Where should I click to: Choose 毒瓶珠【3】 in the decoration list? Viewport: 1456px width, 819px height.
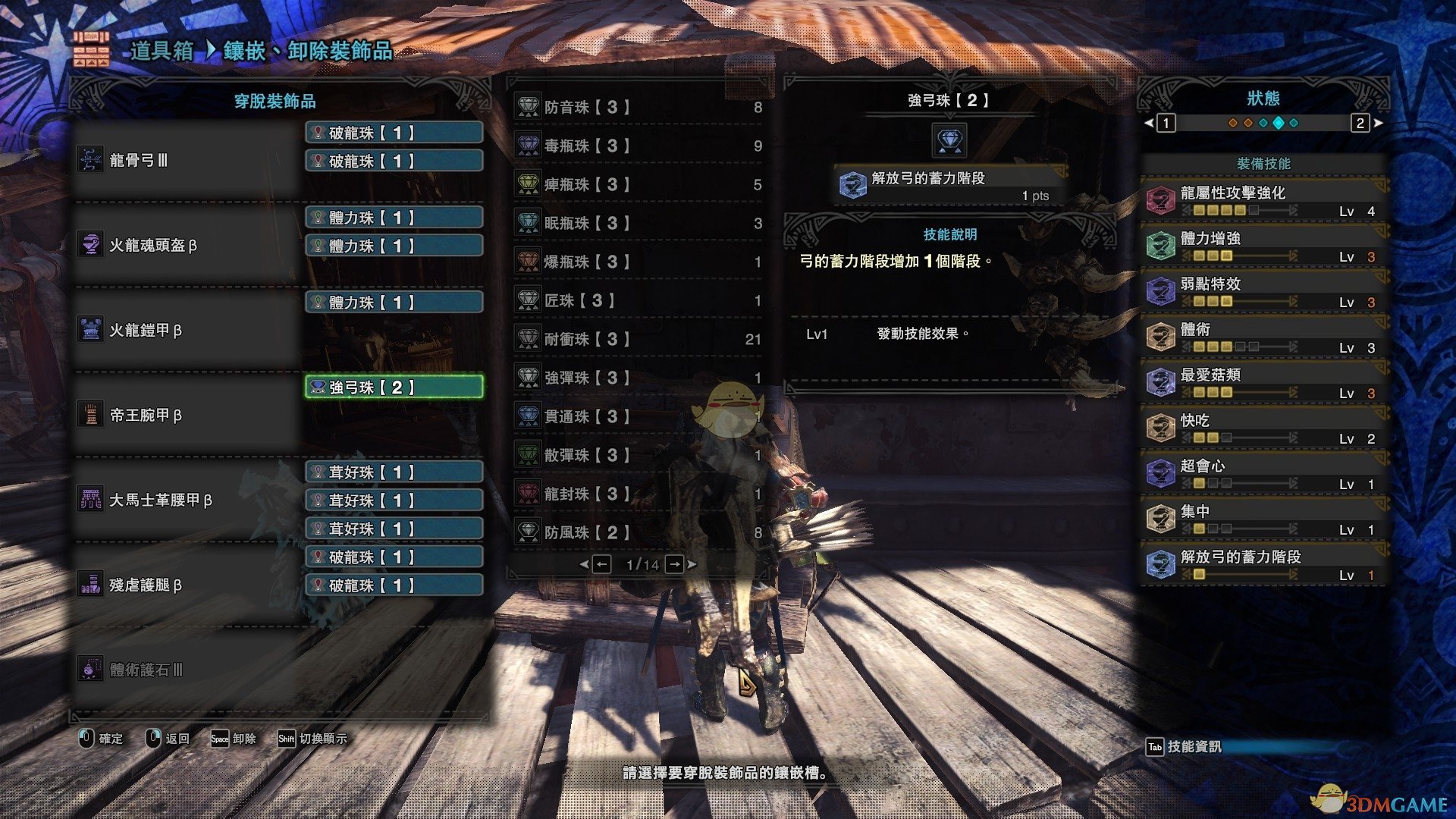click(x=639, y=146)
